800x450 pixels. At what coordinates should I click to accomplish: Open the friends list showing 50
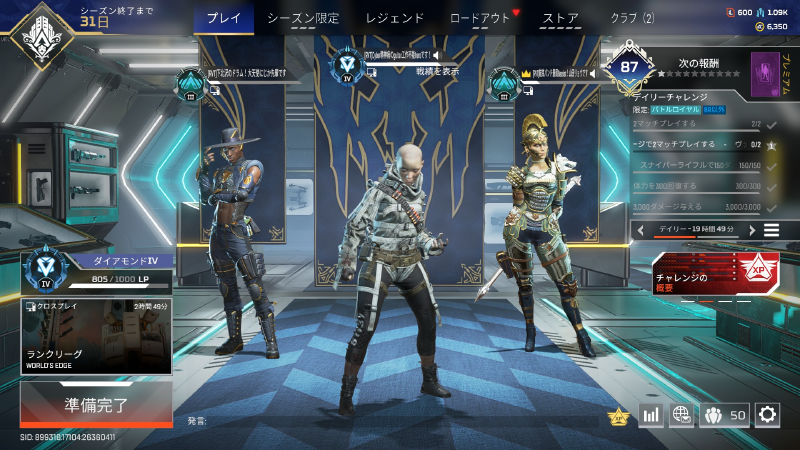(725, 414)
